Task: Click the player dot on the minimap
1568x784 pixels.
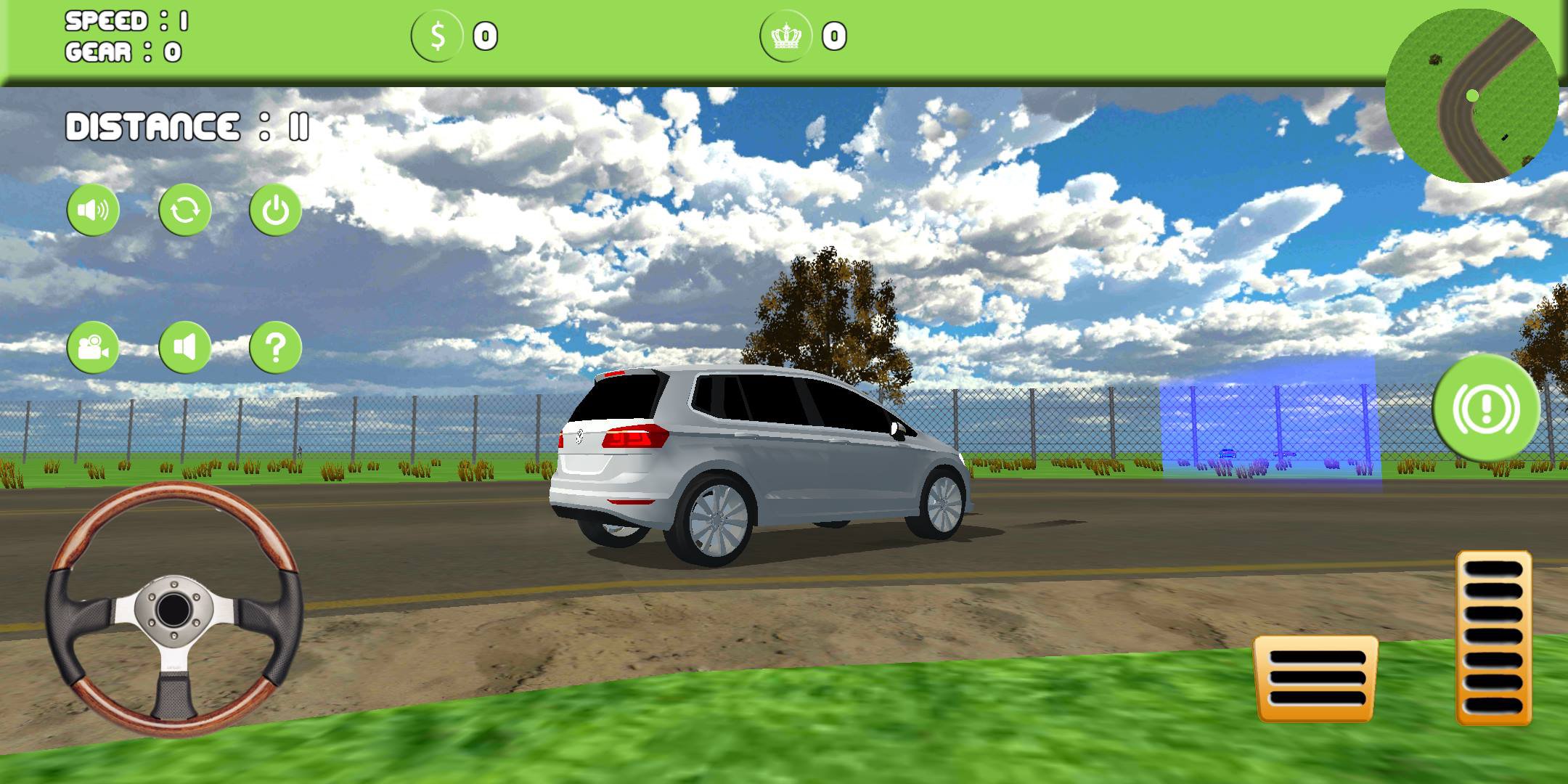Action: [x=1474, y=93]
